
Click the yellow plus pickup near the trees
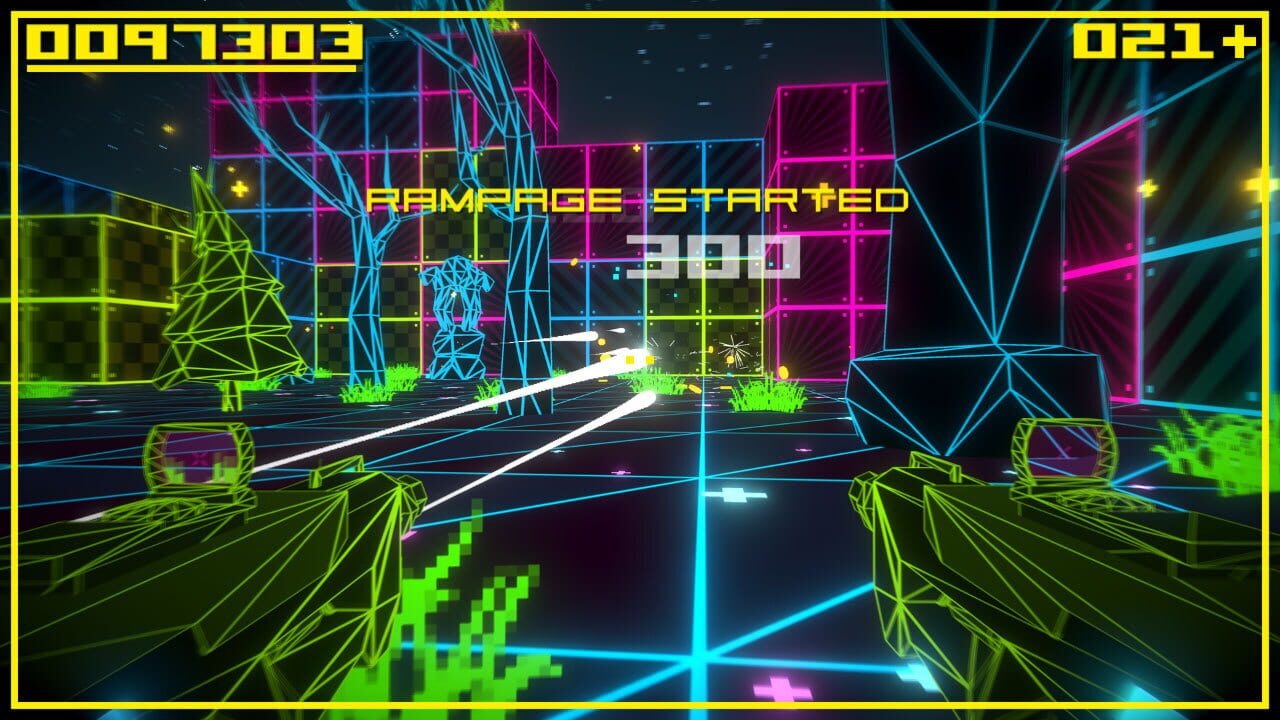tap(240, 187)
